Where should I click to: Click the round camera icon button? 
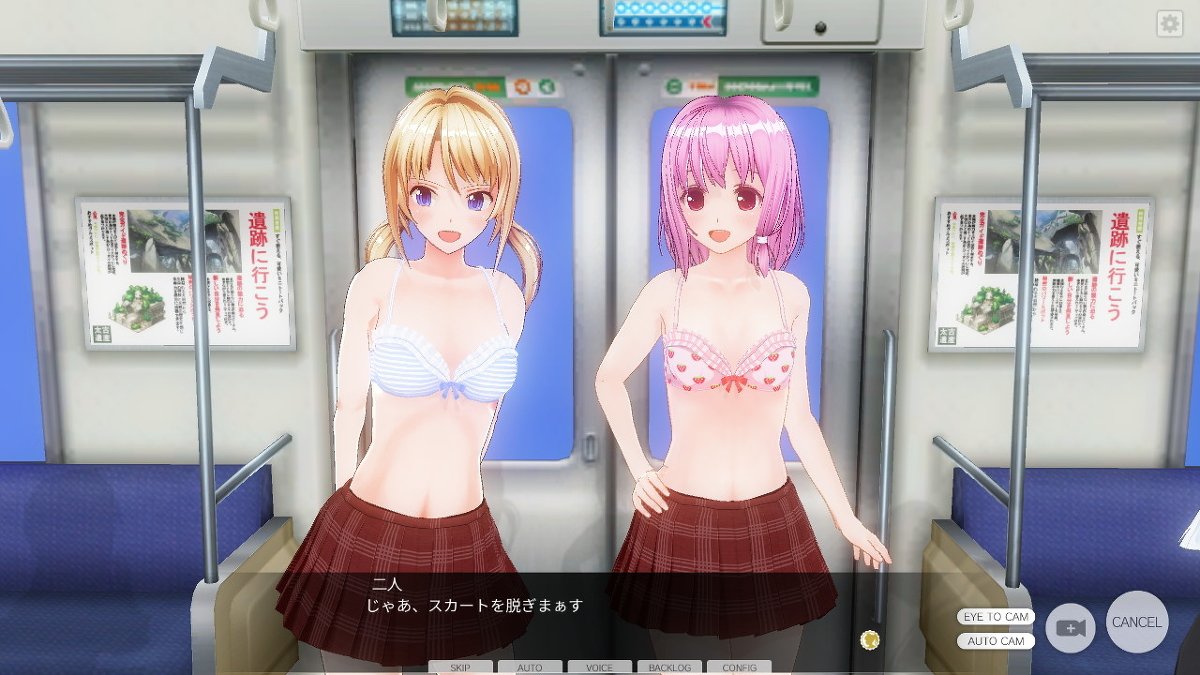point(1071,628)
